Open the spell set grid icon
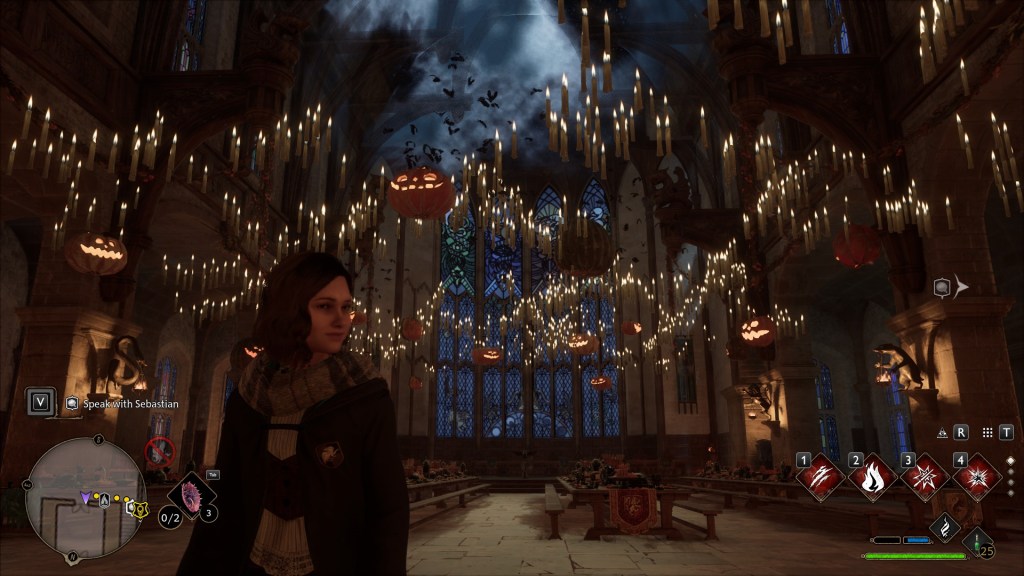 click(x=987, y=433)
